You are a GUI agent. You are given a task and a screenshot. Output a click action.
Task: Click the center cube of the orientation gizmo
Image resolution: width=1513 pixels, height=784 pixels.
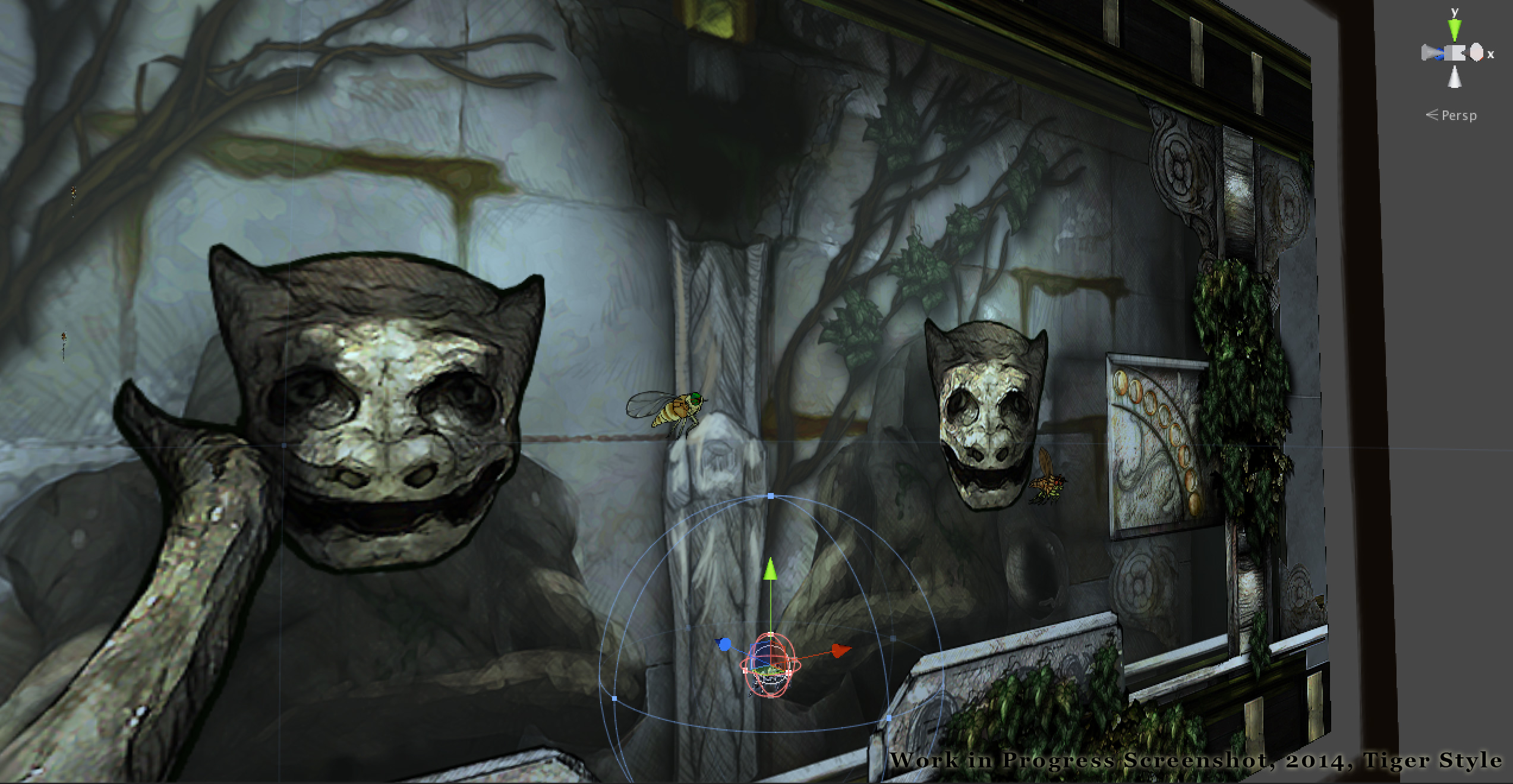tap(1454, 53)
